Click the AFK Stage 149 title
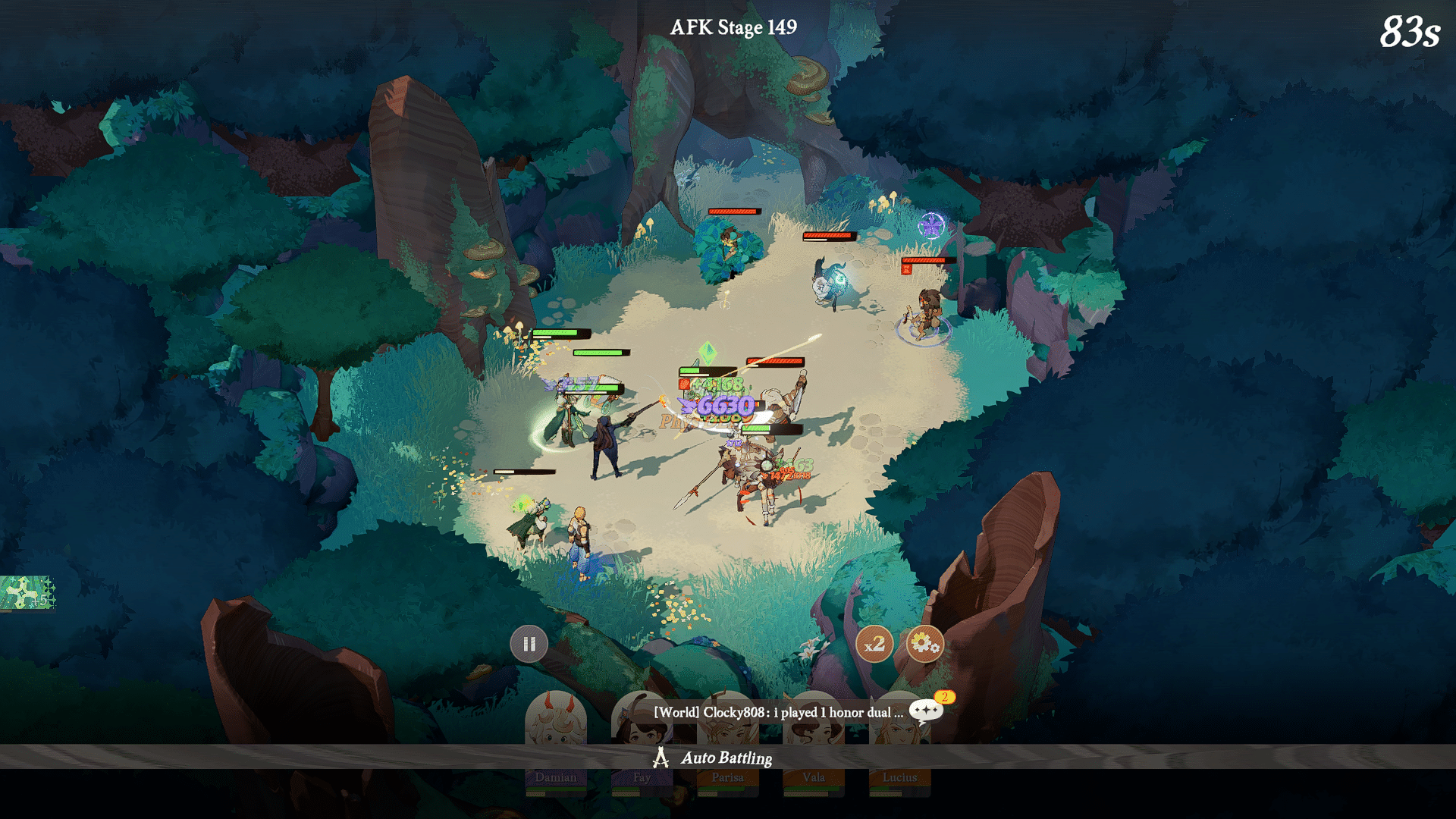This screenshot has height=819, width=1456. pos(735,27)
